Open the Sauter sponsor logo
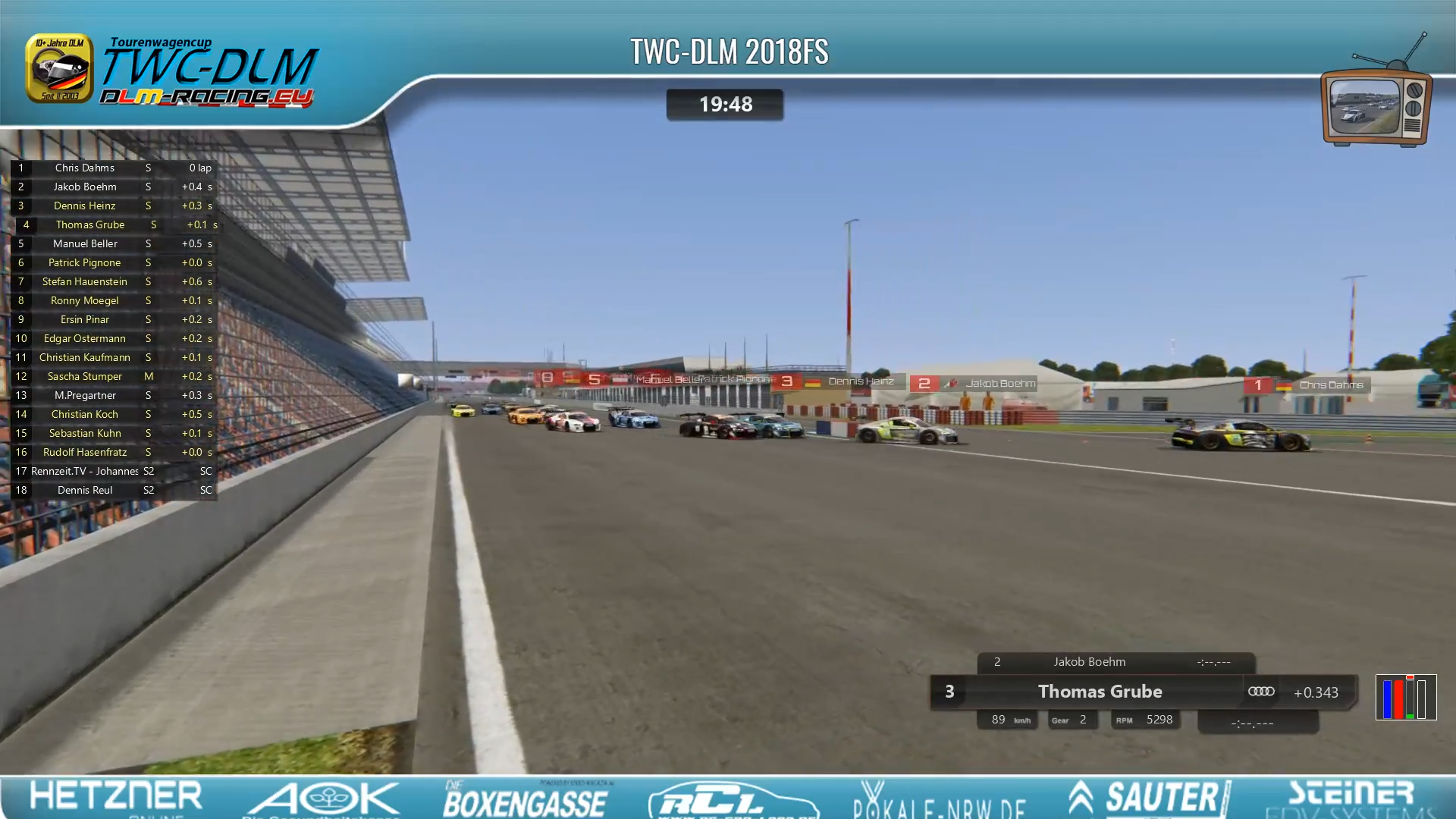Image resolution: width=1456 pixels, height=819 pixels. coord(1149,798)
